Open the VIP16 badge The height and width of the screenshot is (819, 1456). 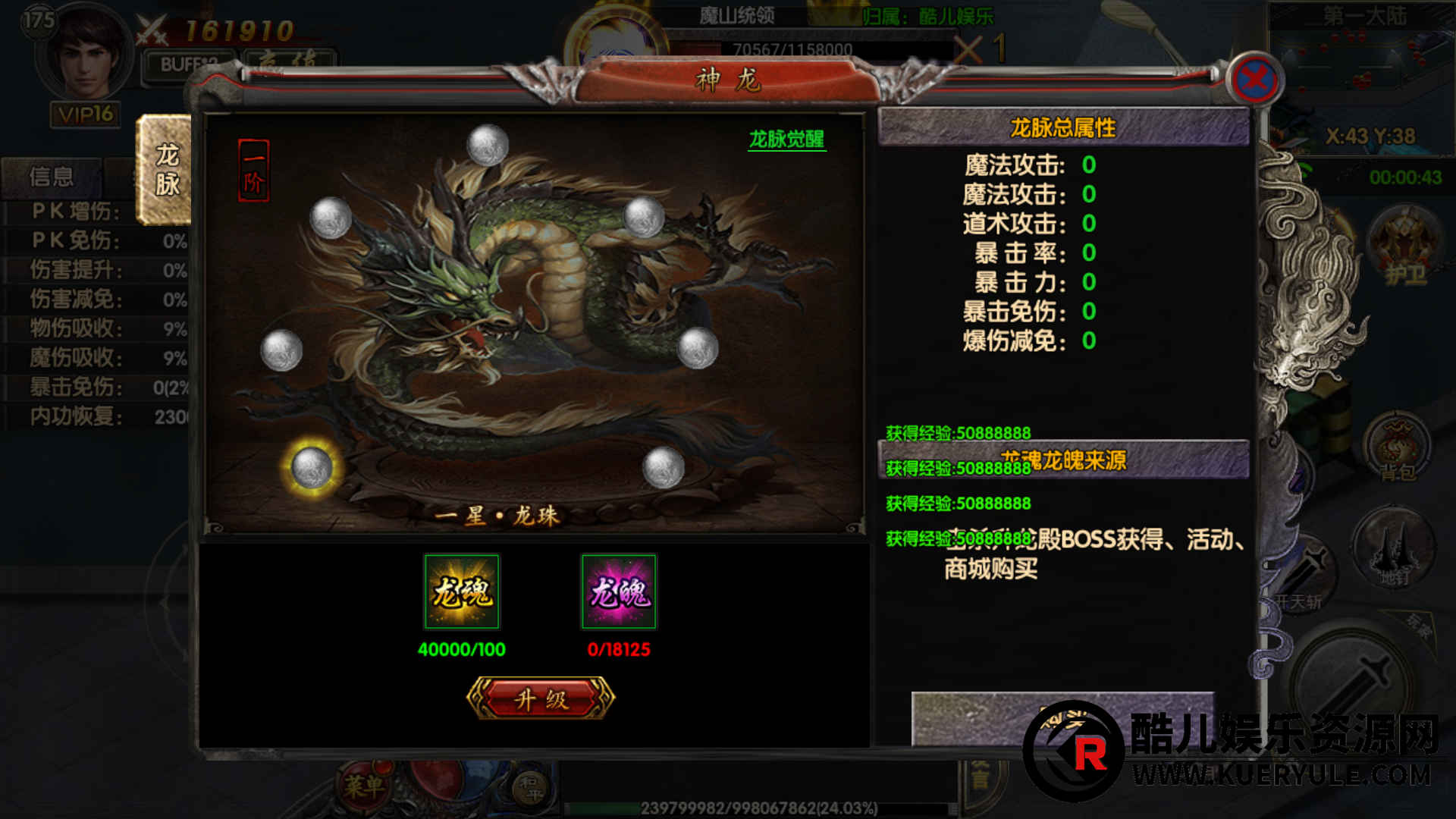coord(86,115)
